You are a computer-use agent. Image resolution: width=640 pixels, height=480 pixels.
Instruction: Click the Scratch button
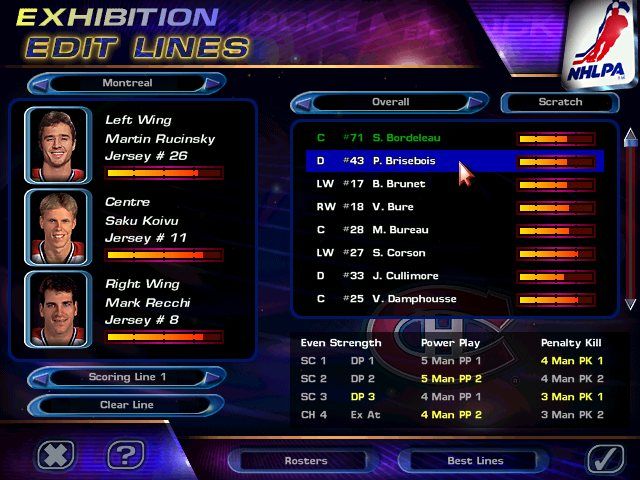(560, 102)
